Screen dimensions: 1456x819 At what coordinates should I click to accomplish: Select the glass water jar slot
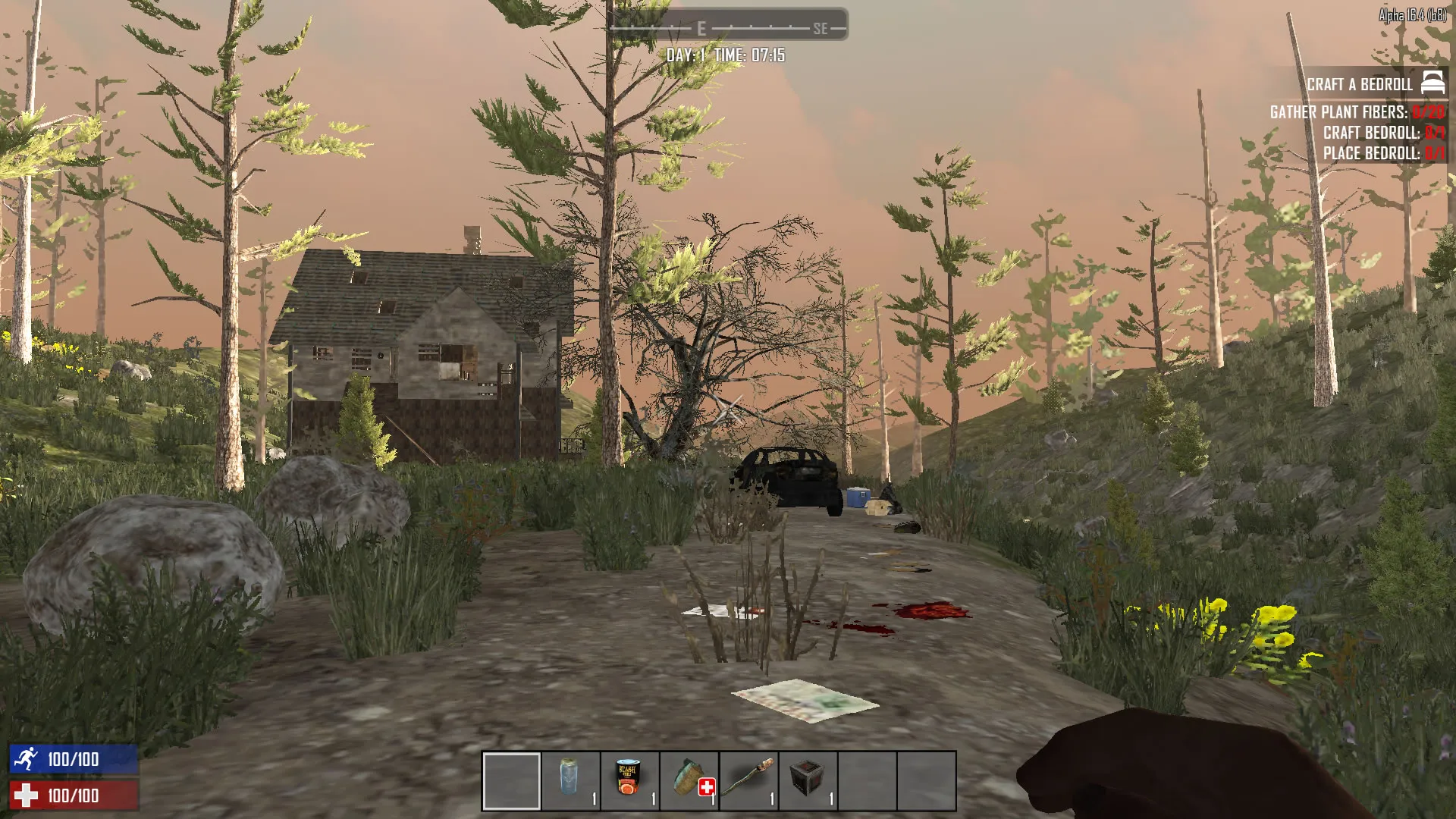(570, 780)
